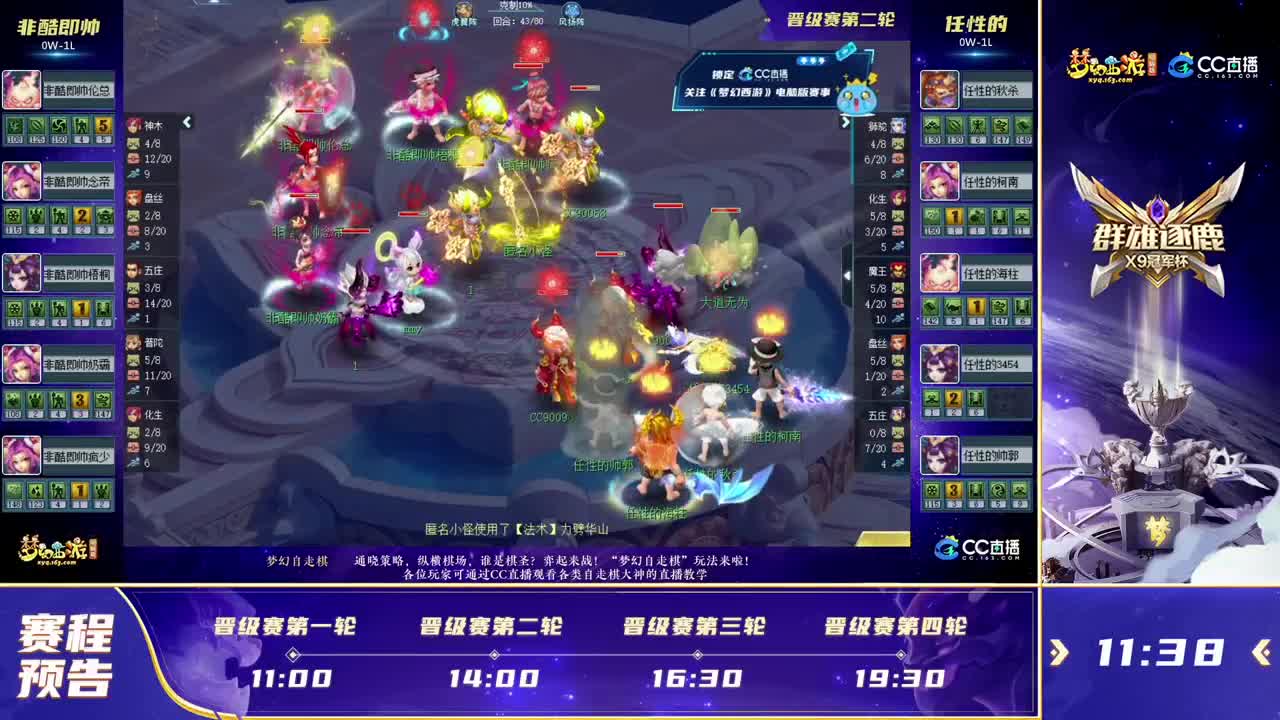Select the 虎翼阵 formation icon at top
1280x720 pixels.
463,11
